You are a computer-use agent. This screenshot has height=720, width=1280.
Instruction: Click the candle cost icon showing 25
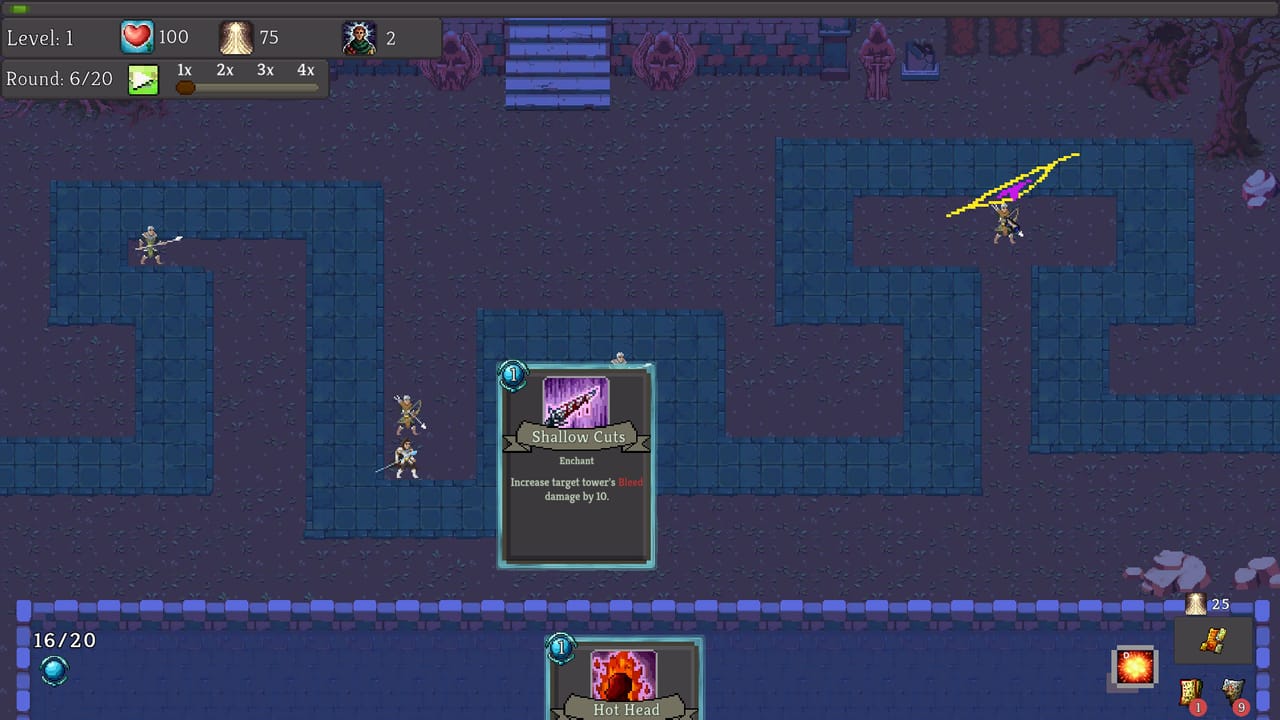[x=1196, y=604]
